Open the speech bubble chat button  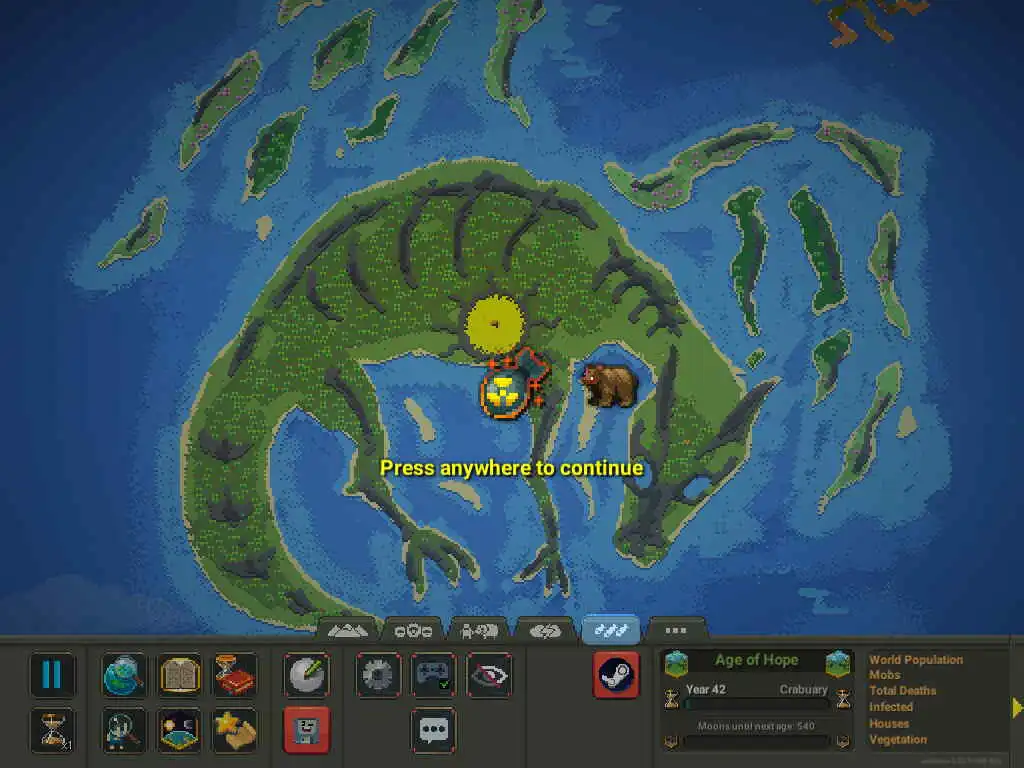pos(433,729)
